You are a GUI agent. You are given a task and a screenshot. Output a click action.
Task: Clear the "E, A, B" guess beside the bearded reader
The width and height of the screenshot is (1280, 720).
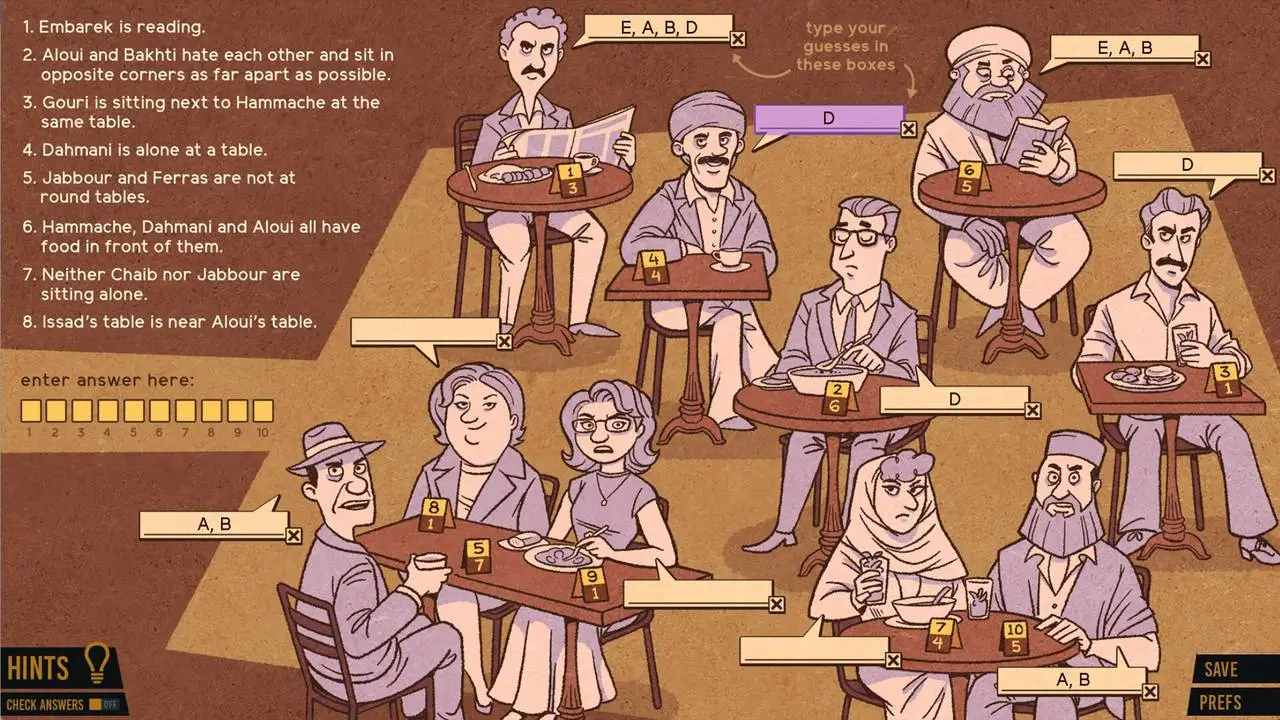click(x=1204, y=58)
